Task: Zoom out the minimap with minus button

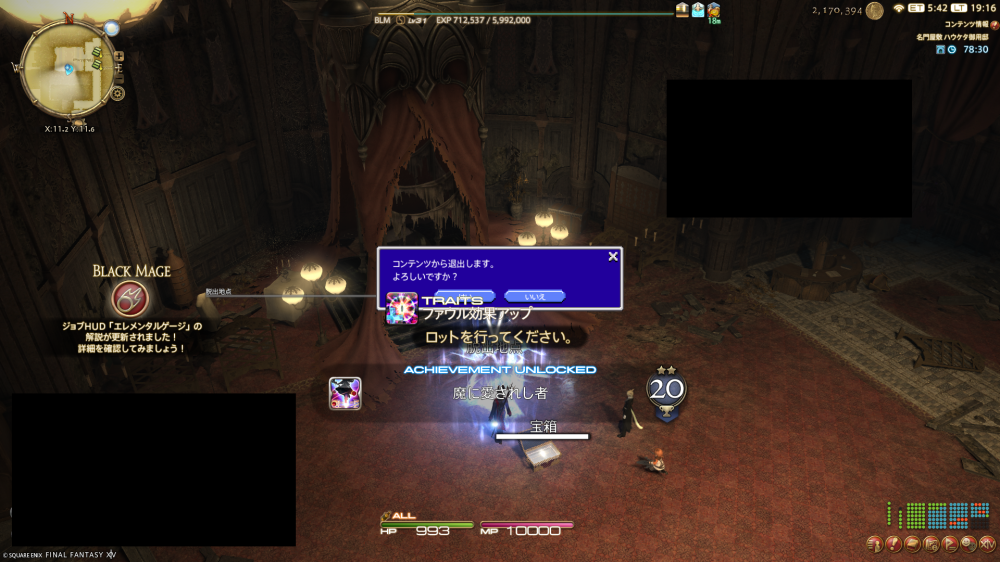Action: (x=118, y=75)
